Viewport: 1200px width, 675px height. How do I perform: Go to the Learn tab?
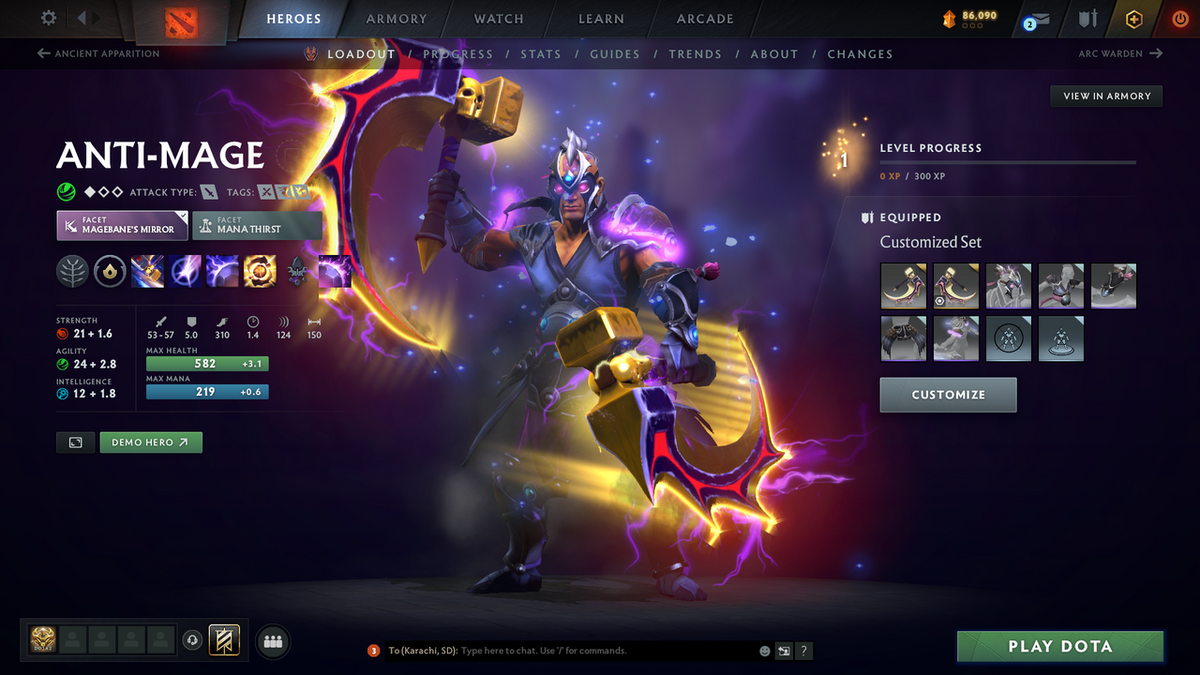[601, 19]
